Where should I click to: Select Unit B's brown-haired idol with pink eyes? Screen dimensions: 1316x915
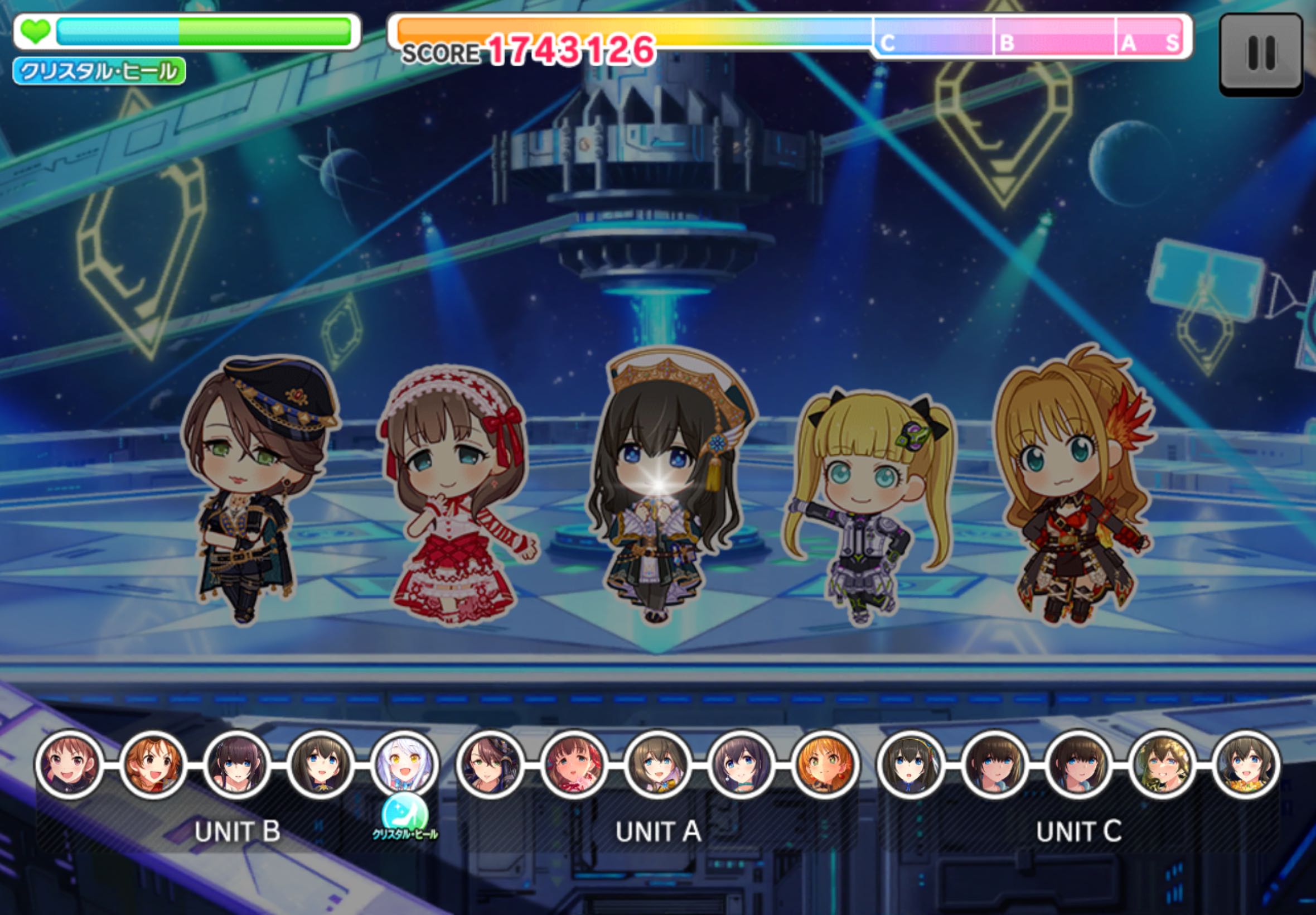[x=69, y=765]
